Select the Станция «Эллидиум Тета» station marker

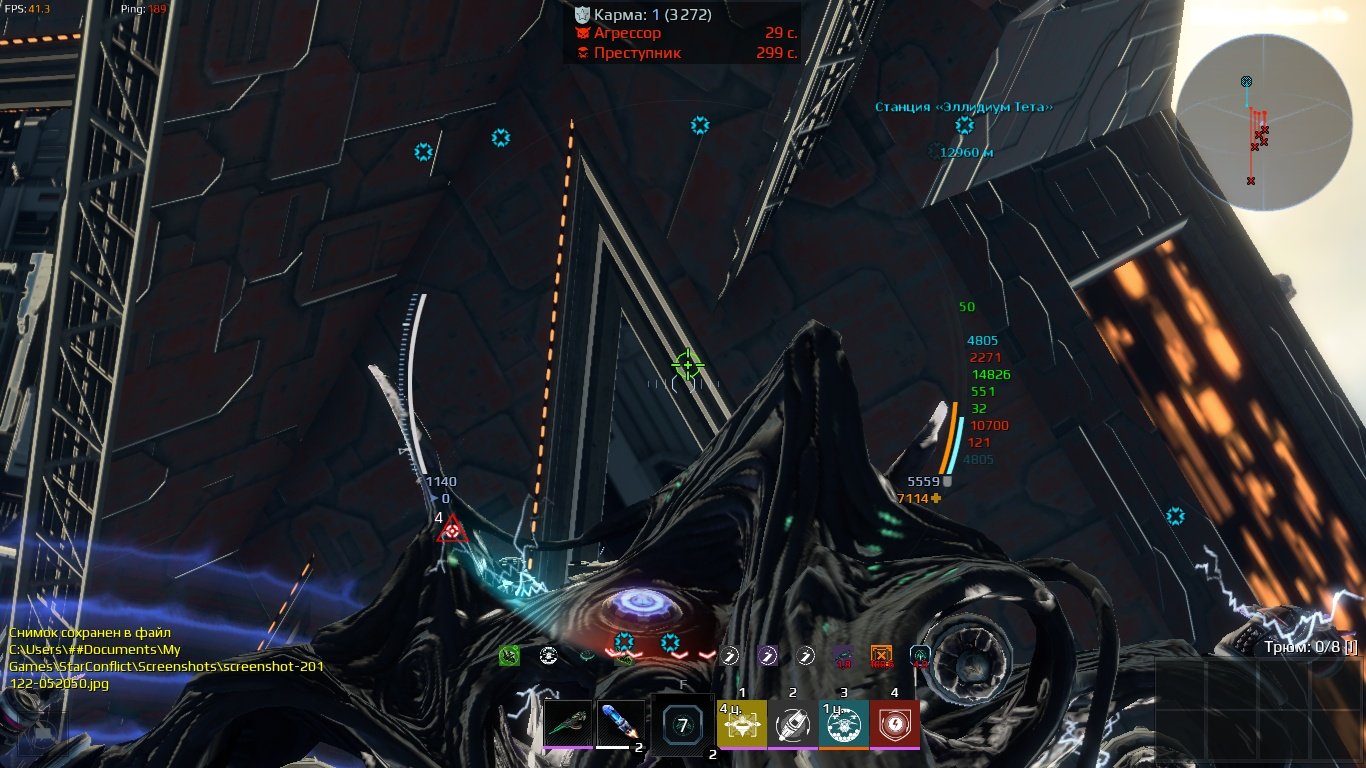pyautogui.click(x=964, y=126)
